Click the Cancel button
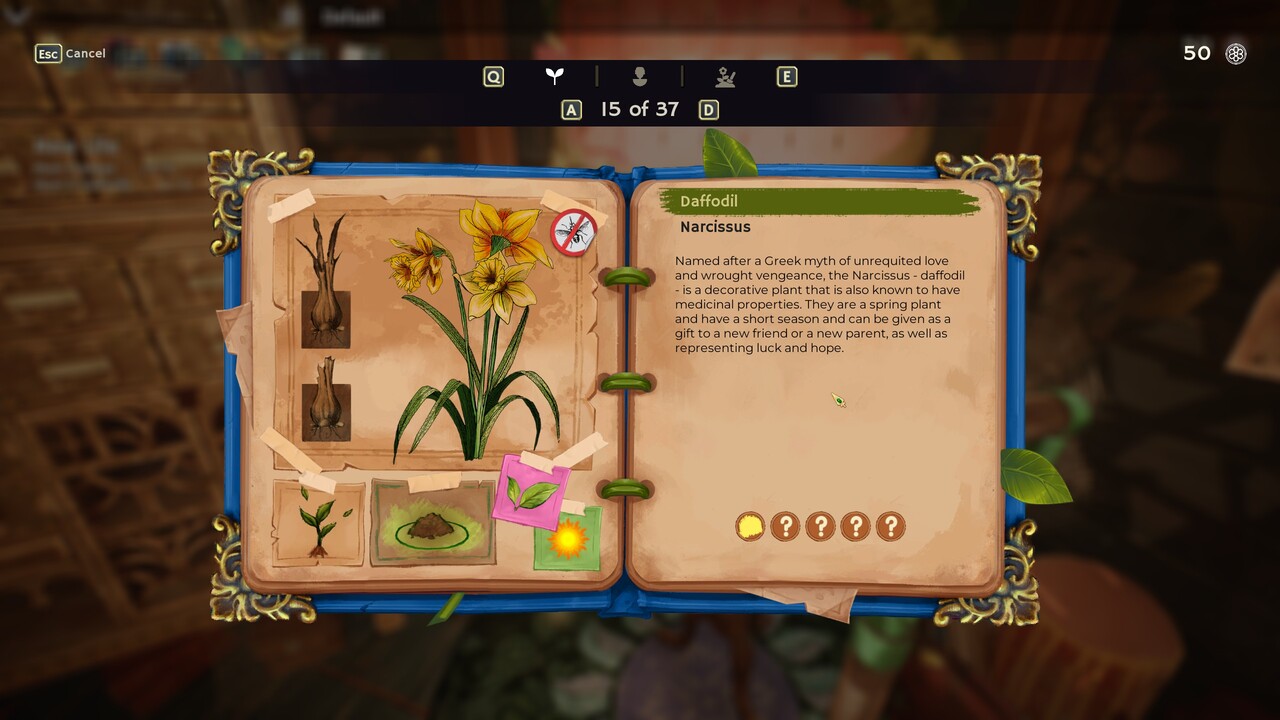The height and width of the screenshot is (720, 1280). pyautogui.click(x=70, y=53)
